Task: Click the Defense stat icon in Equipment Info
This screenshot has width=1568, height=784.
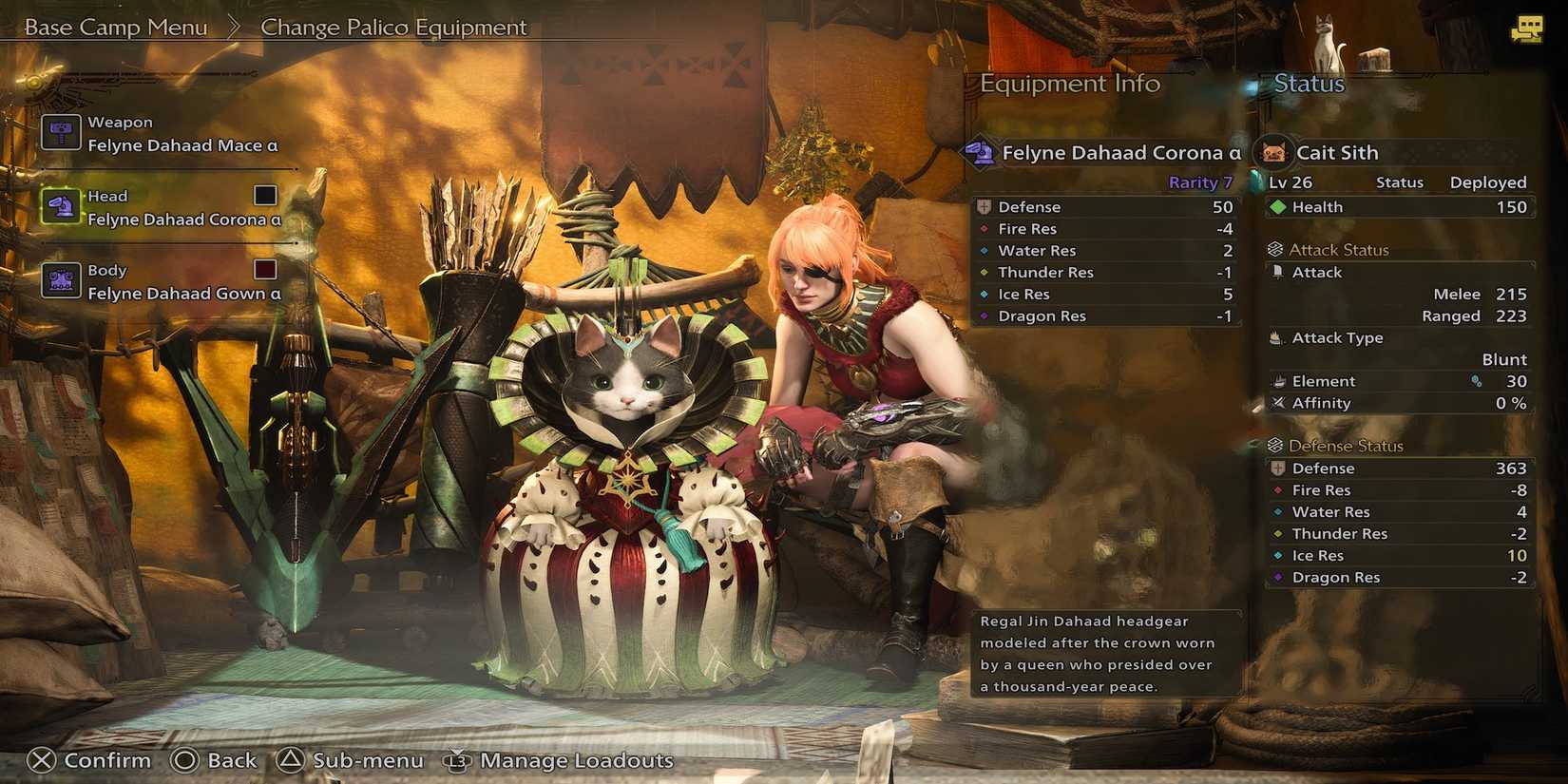Action: click(x=985, y=206)
